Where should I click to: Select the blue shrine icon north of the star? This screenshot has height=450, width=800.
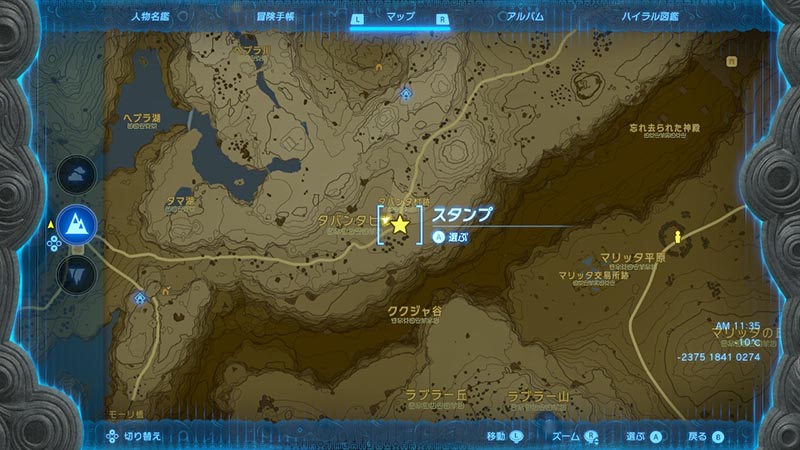[x=405, y=93]
